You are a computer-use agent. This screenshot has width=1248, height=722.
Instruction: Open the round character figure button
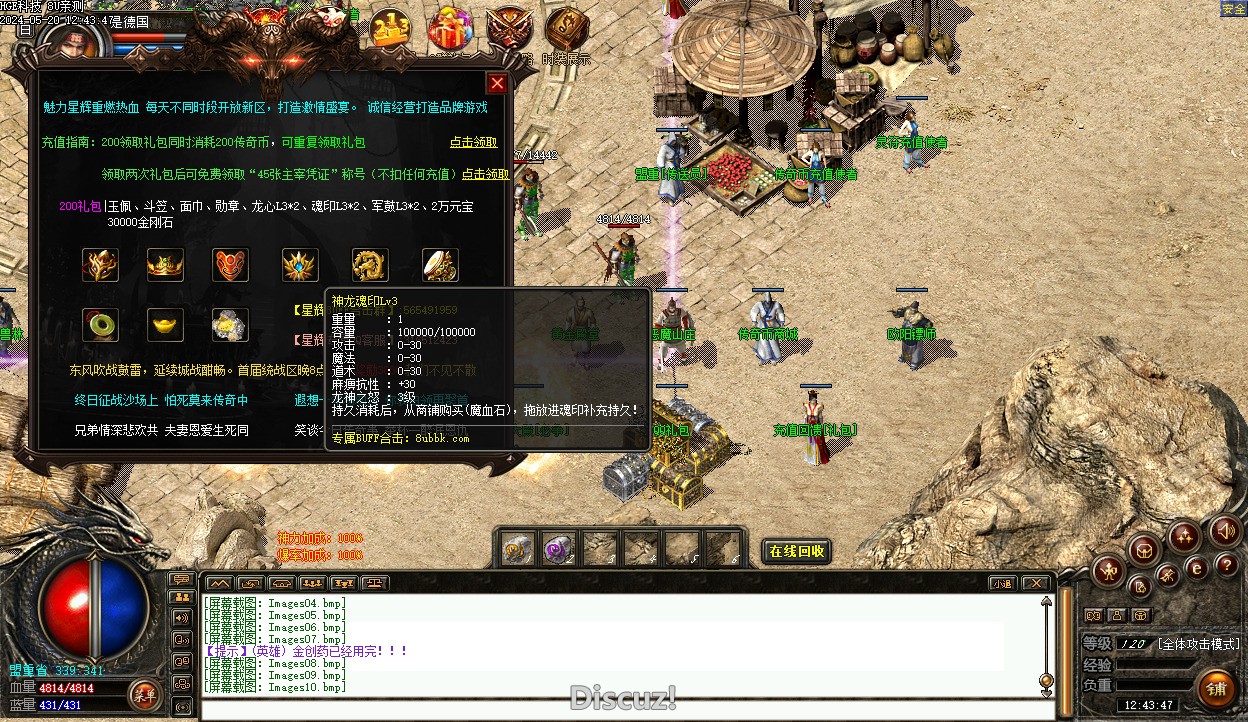click(x=1108, y=571)
